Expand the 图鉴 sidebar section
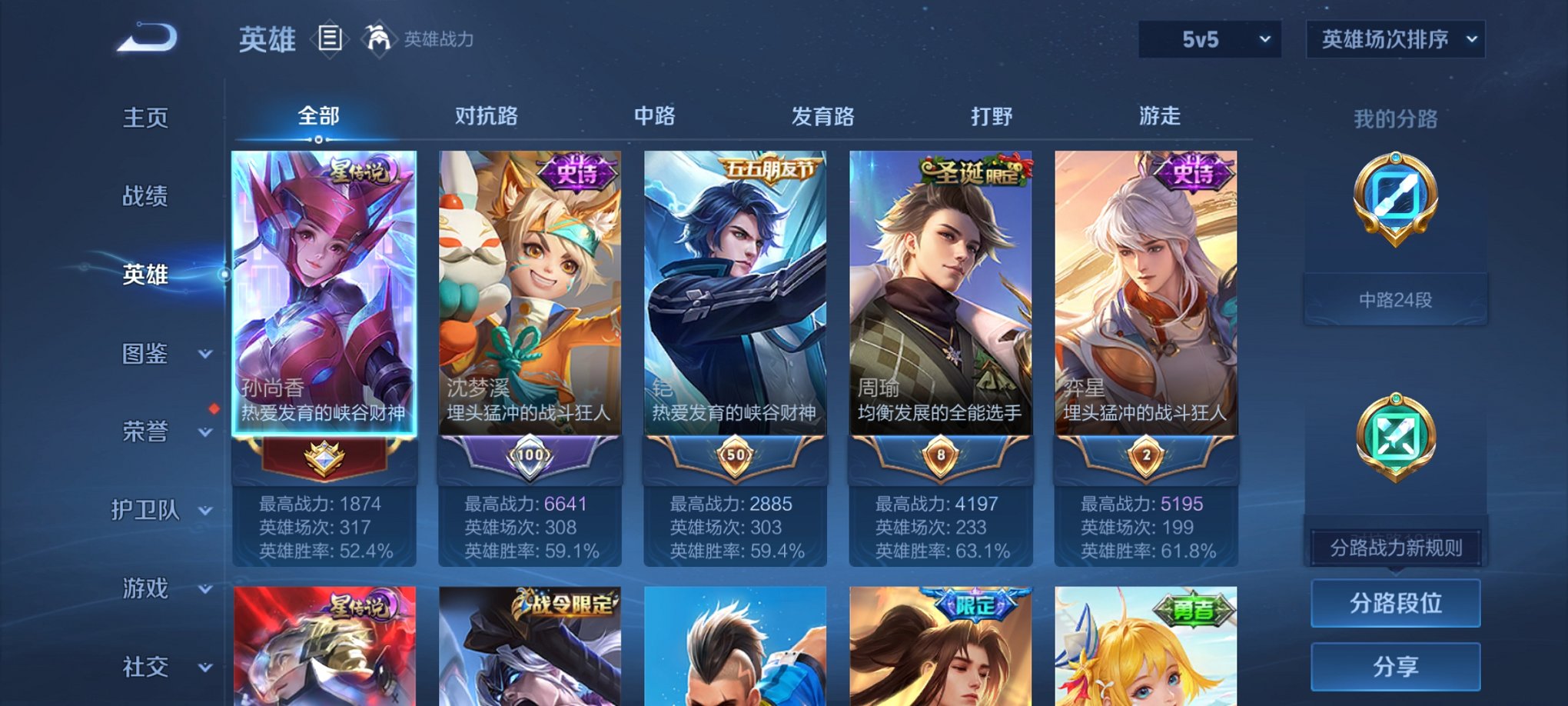Image resolution: width=1568 pixels, height=706 pixels. coord(146,354)
